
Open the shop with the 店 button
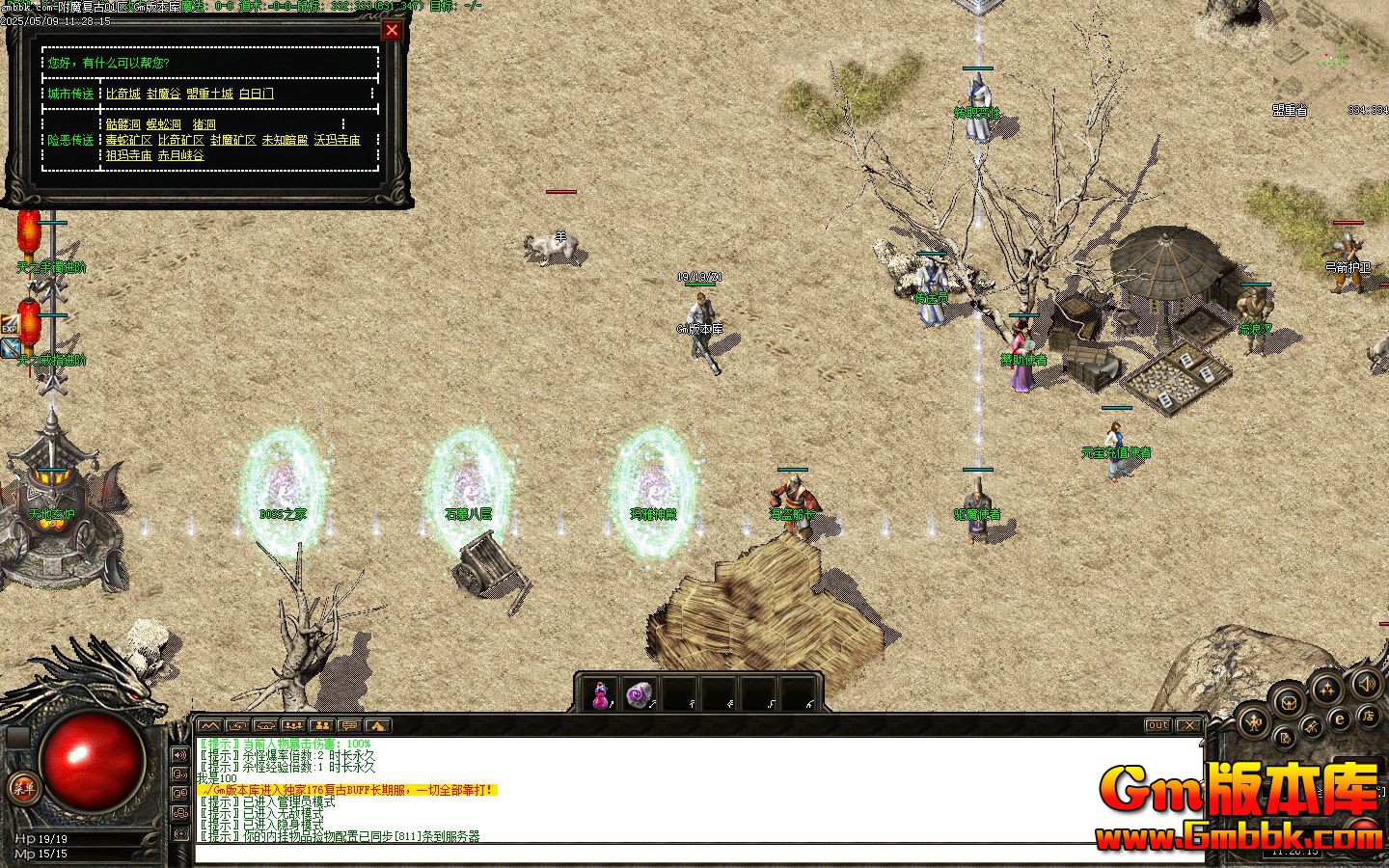coord(1368,717)
